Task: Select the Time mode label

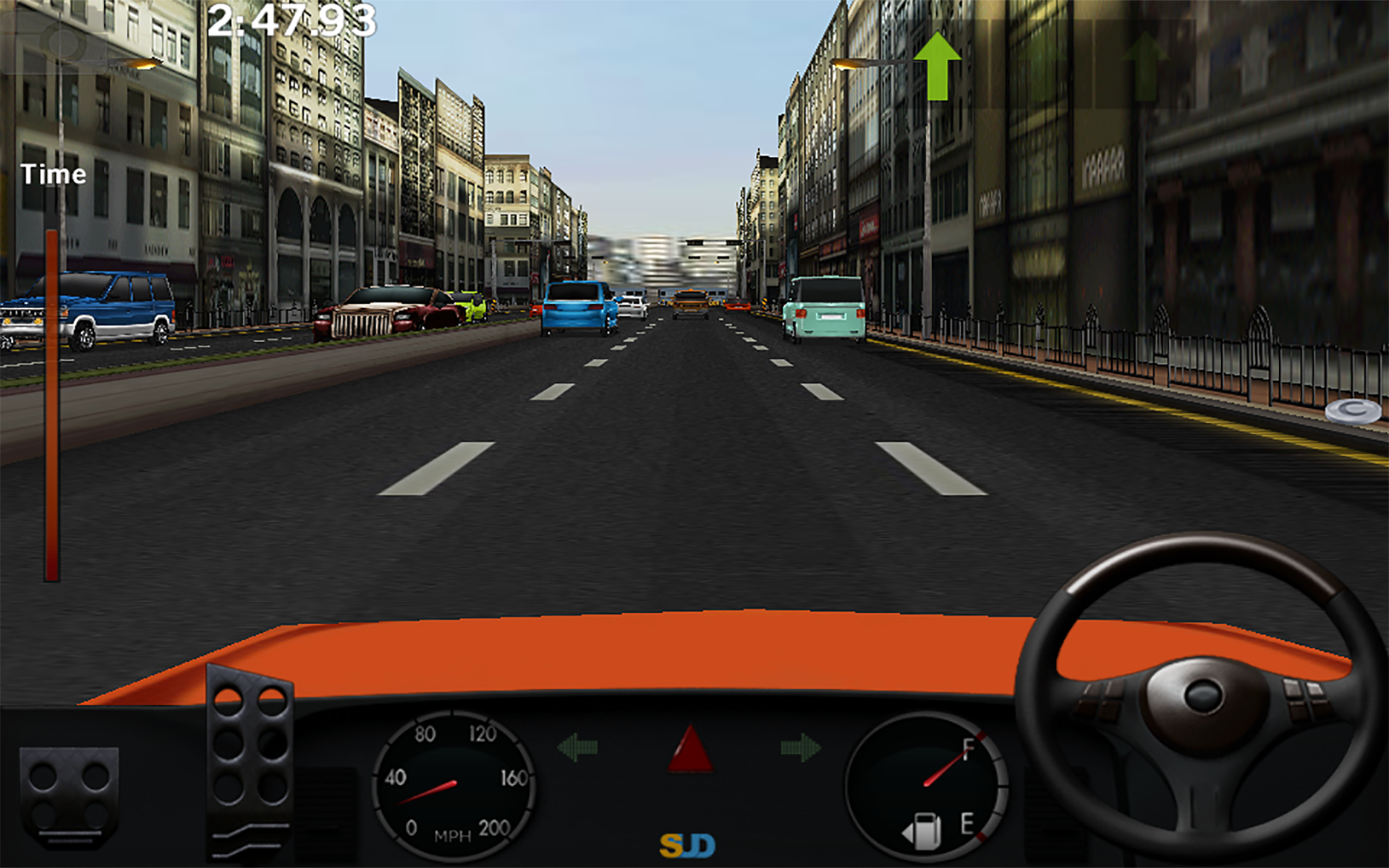Action: pos(54,174)
